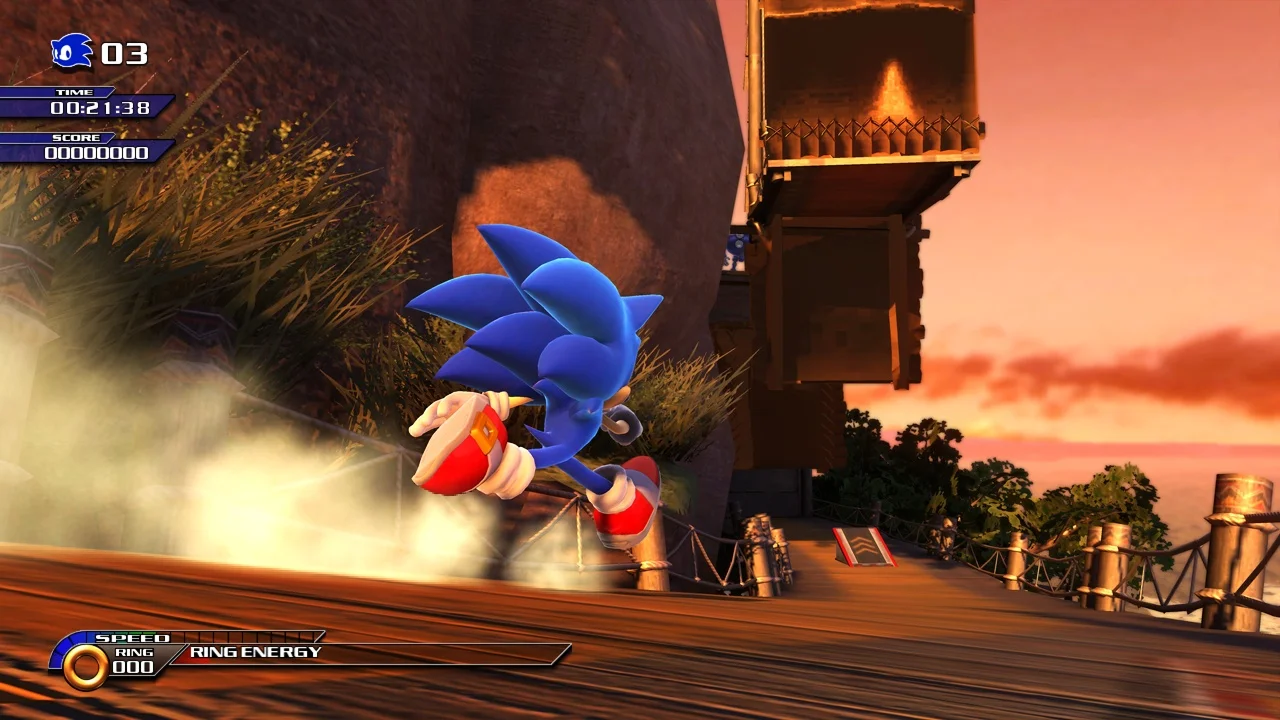Viewport: 1280px width, 720px height.
Task: Select the timer reading 00:21:38
Action: pos(100,108)
